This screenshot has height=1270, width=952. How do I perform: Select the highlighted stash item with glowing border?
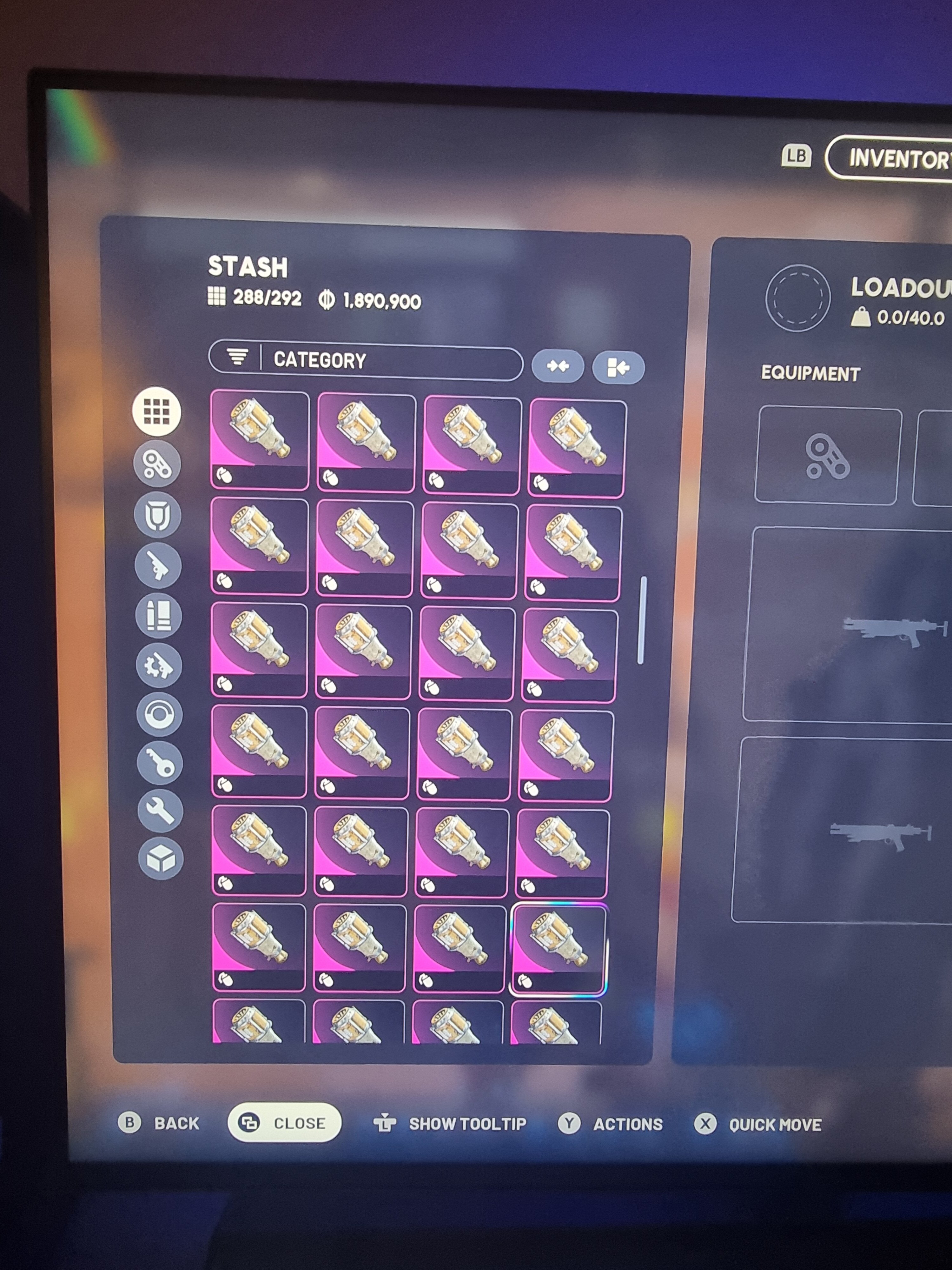coord(558,948)
